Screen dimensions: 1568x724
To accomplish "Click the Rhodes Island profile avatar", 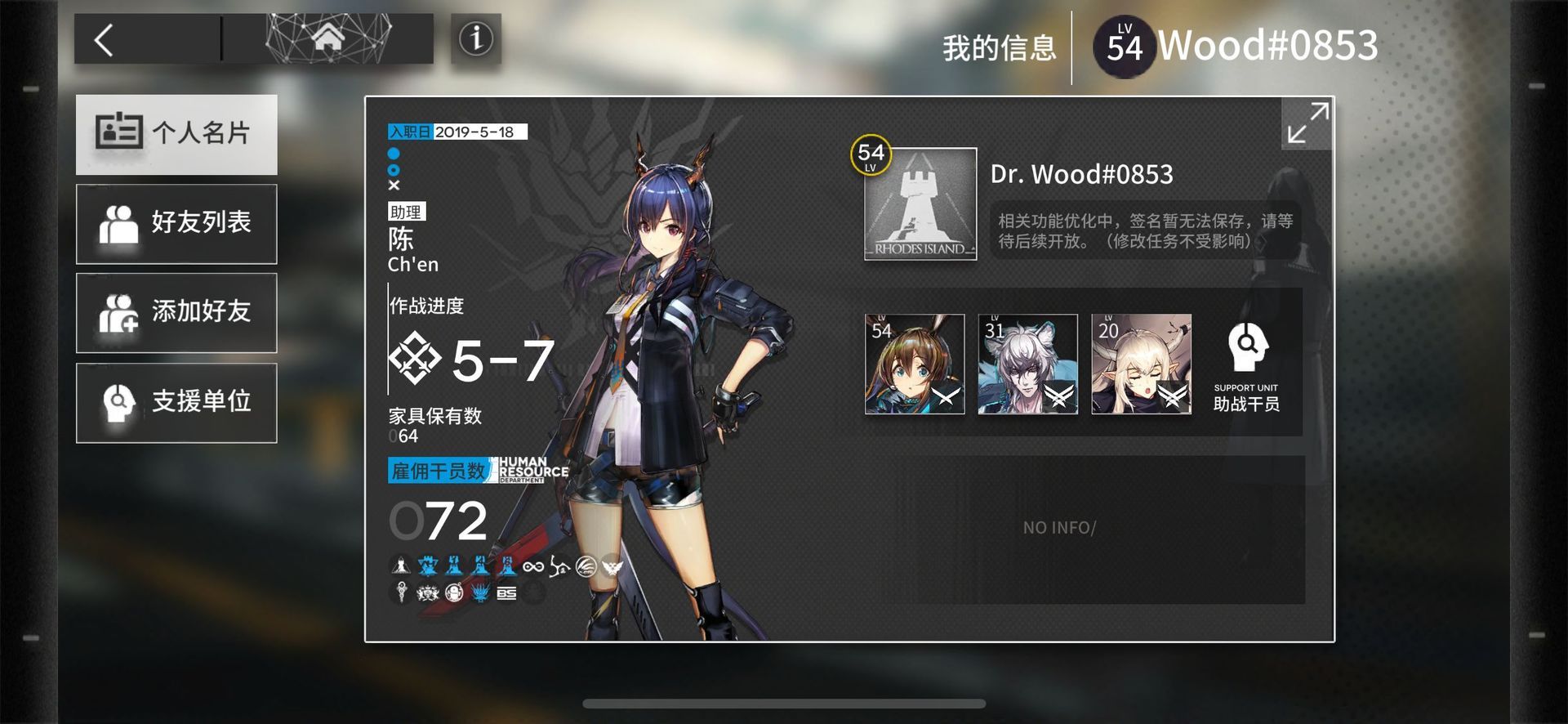I will tap(920, 204).
